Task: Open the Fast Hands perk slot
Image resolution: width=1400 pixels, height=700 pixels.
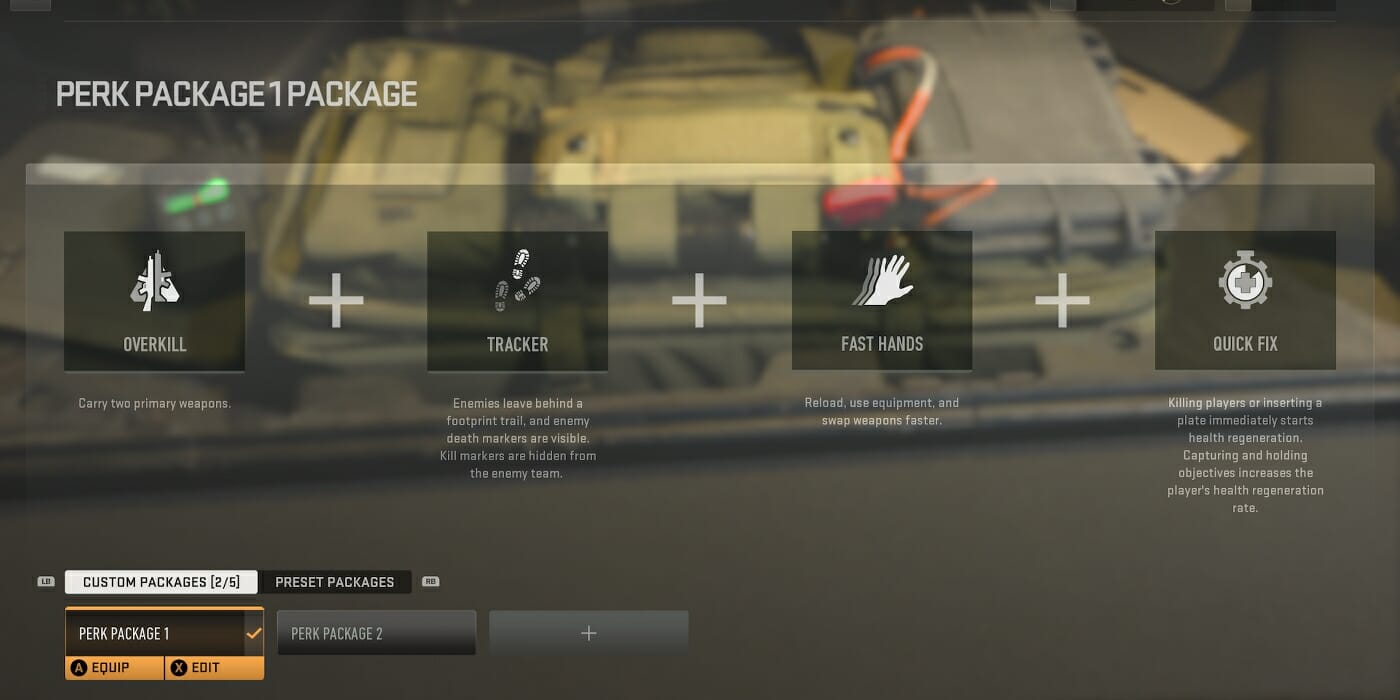Action: tap(881, 301)
